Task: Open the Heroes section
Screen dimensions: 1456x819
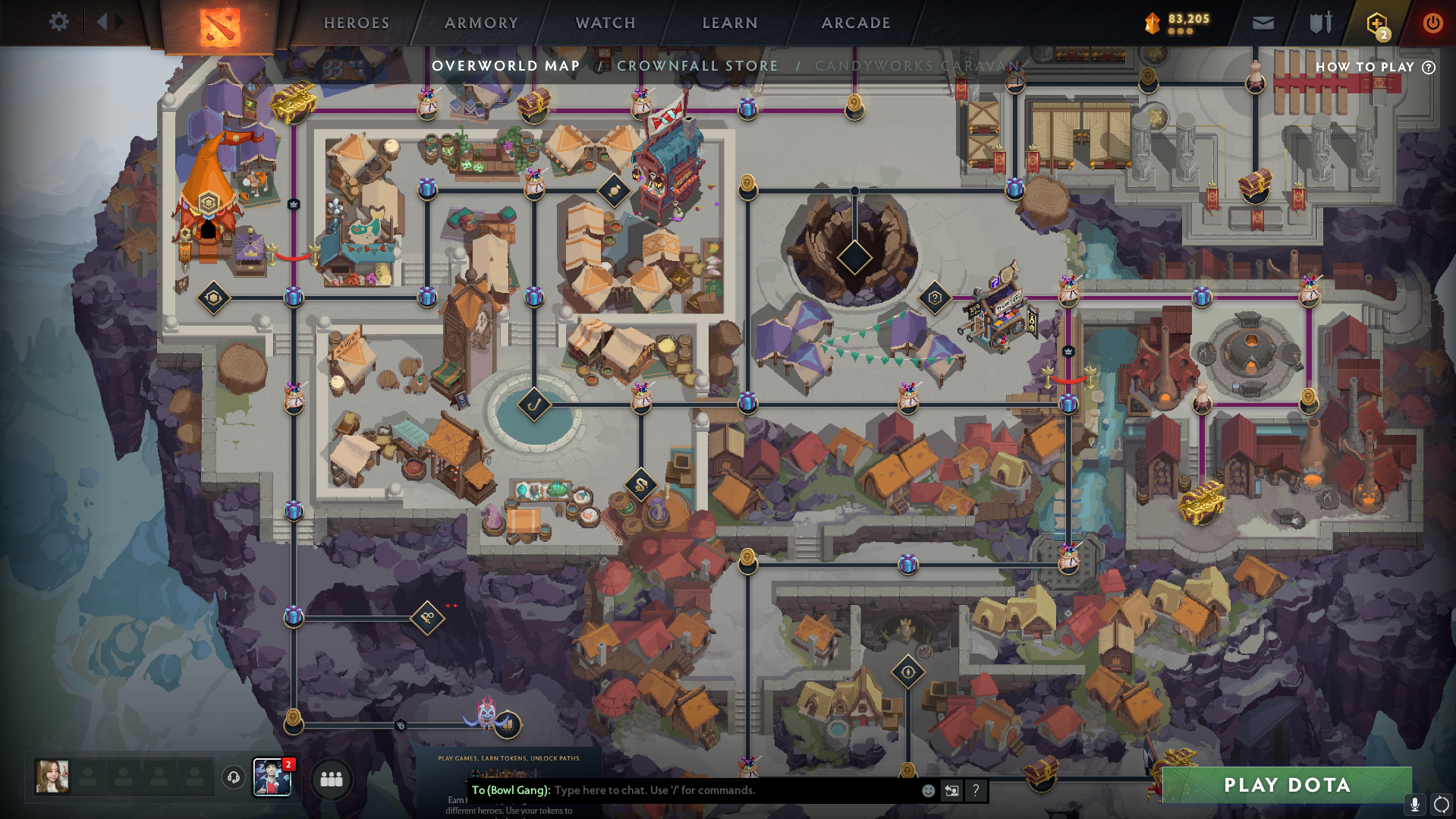Action: 357,24
